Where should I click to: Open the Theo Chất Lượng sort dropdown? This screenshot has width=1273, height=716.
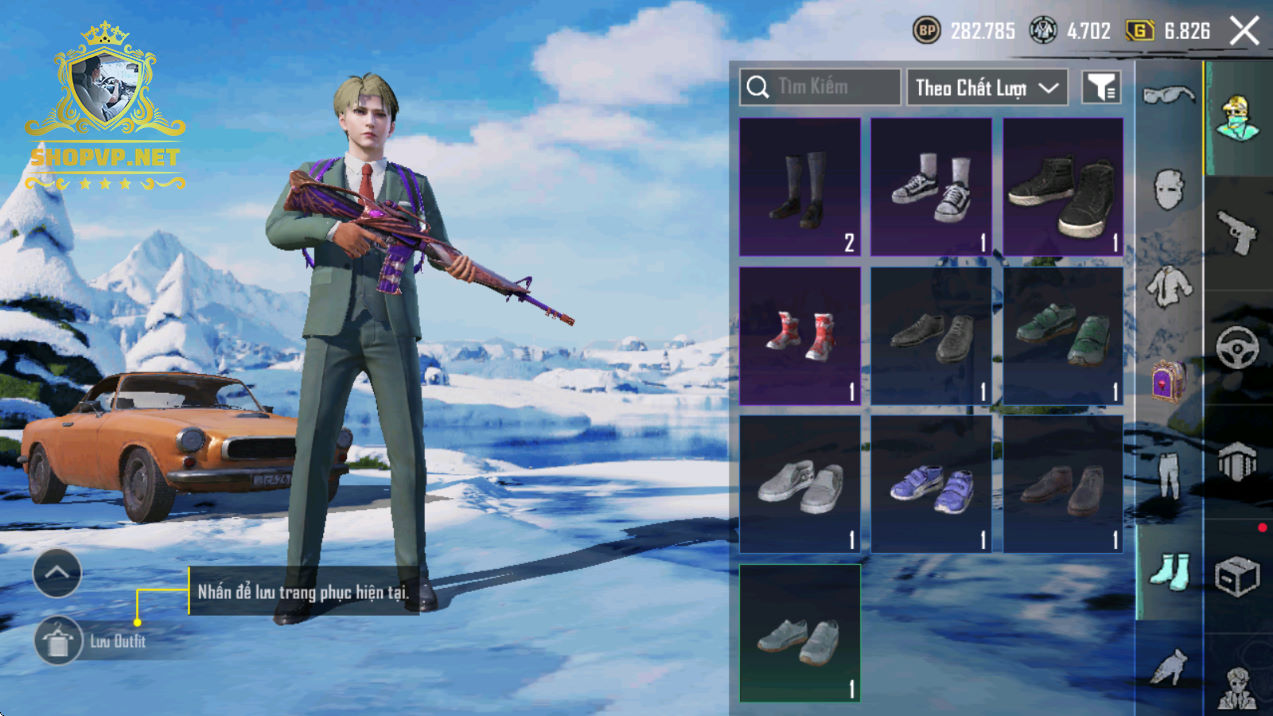point(986,87)
